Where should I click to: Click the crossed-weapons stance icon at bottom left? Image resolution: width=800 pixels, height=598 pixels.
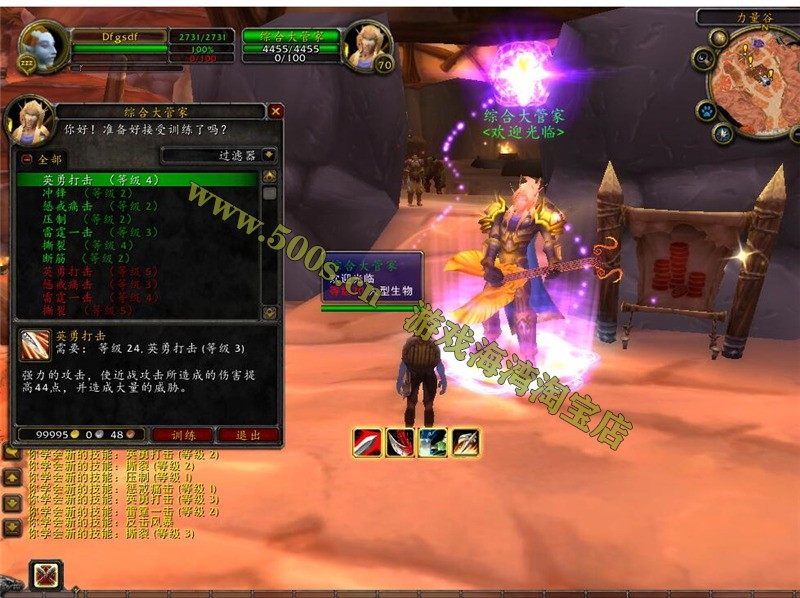pos(46,576)
